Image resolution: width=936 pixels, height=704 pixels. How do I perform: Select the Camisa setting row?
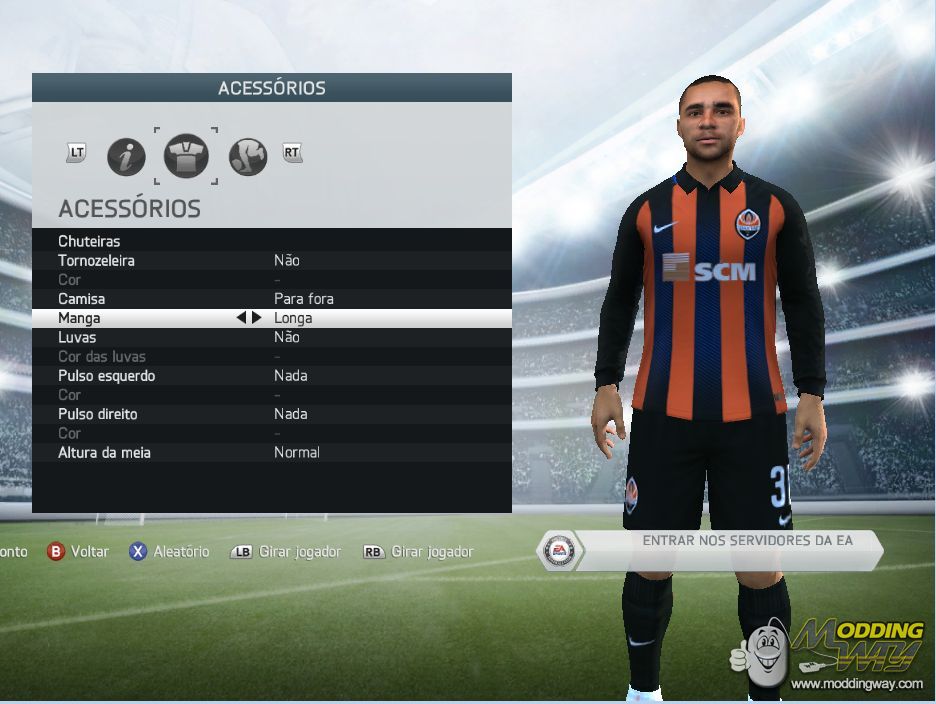tap(271, 299)
